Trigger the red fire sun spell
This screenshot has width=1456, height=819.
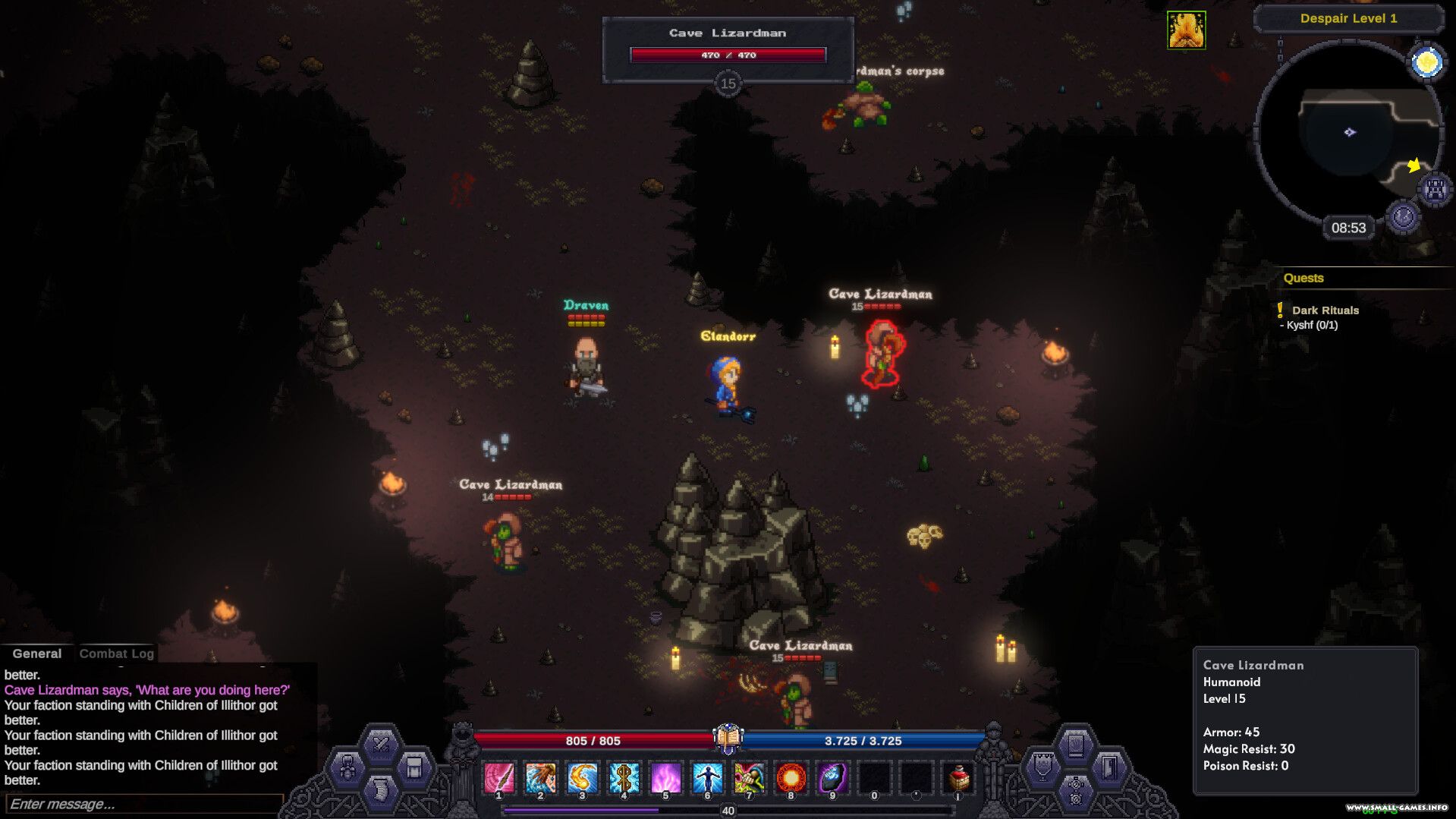791,777
